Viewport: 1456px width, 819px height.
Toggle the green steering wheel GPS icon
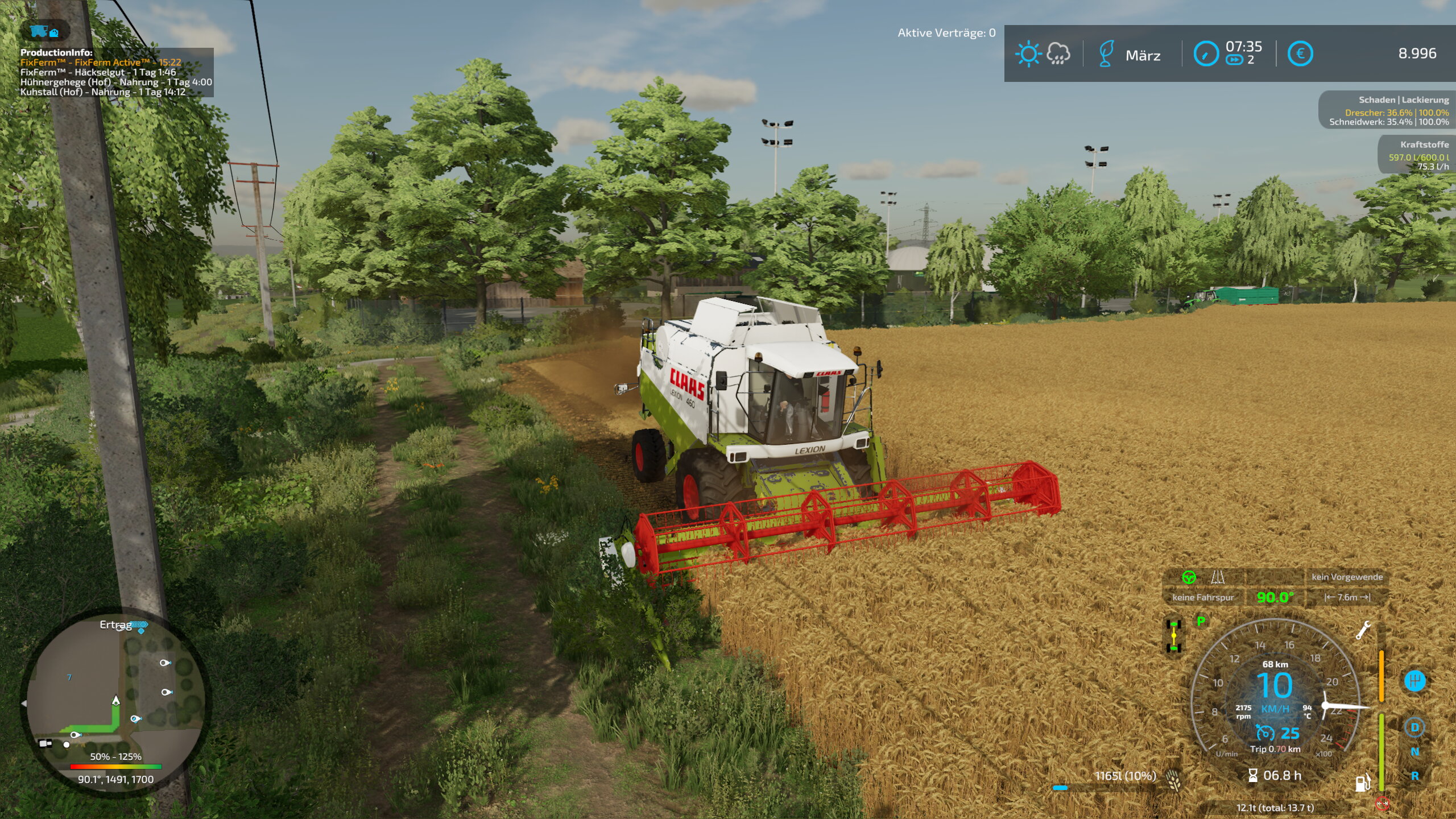(1188, 577)
